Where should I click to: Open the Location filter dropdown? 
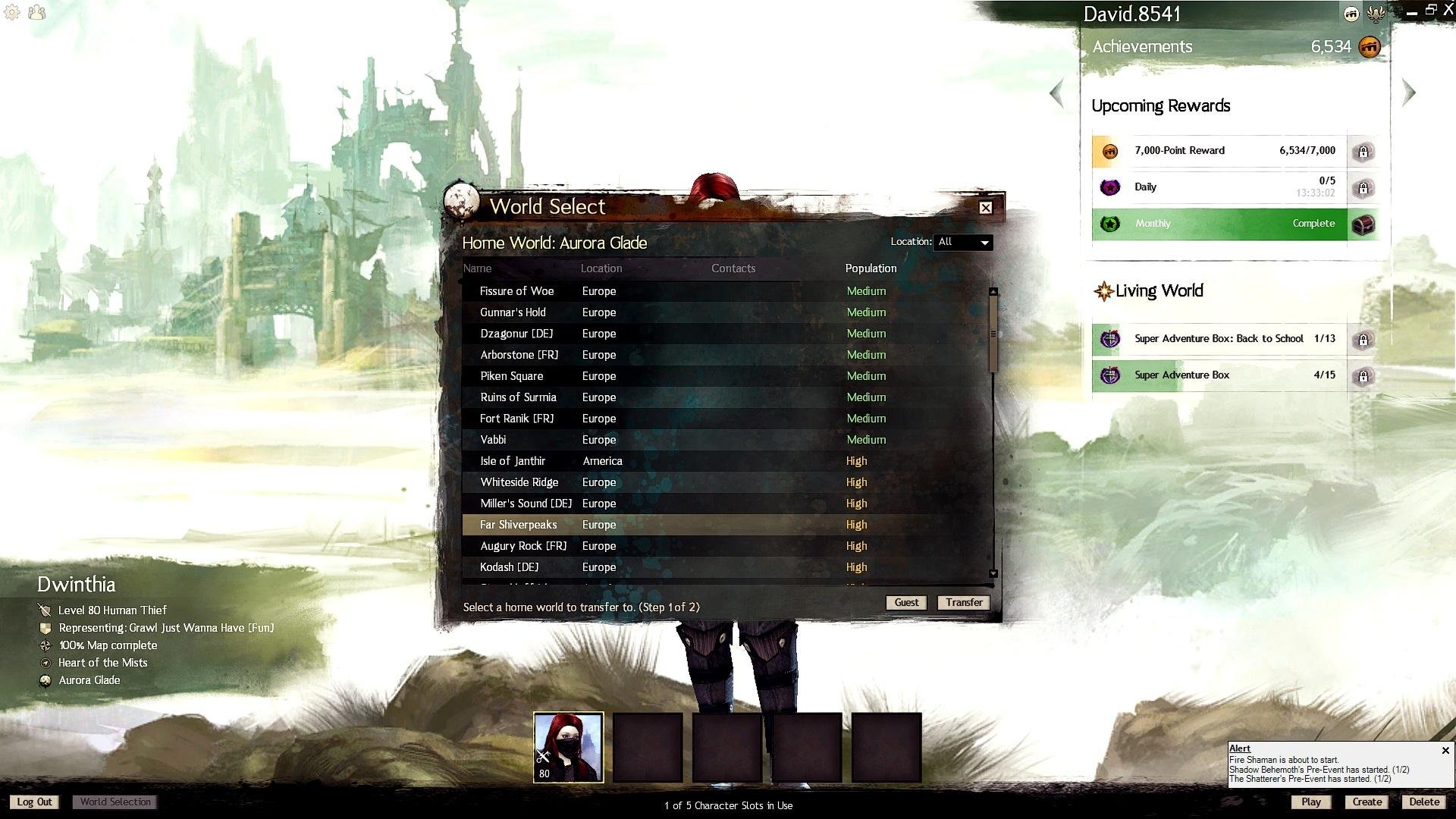click(963, 242)
